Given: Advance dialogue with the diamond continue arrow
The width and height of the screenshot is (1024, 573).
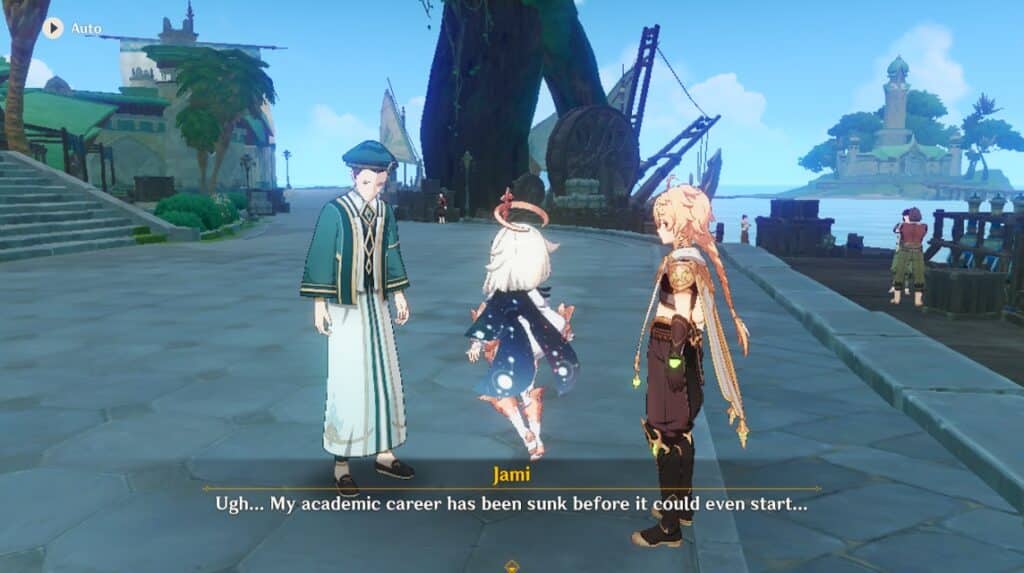Looking at the screenshot, I should 512,565.
